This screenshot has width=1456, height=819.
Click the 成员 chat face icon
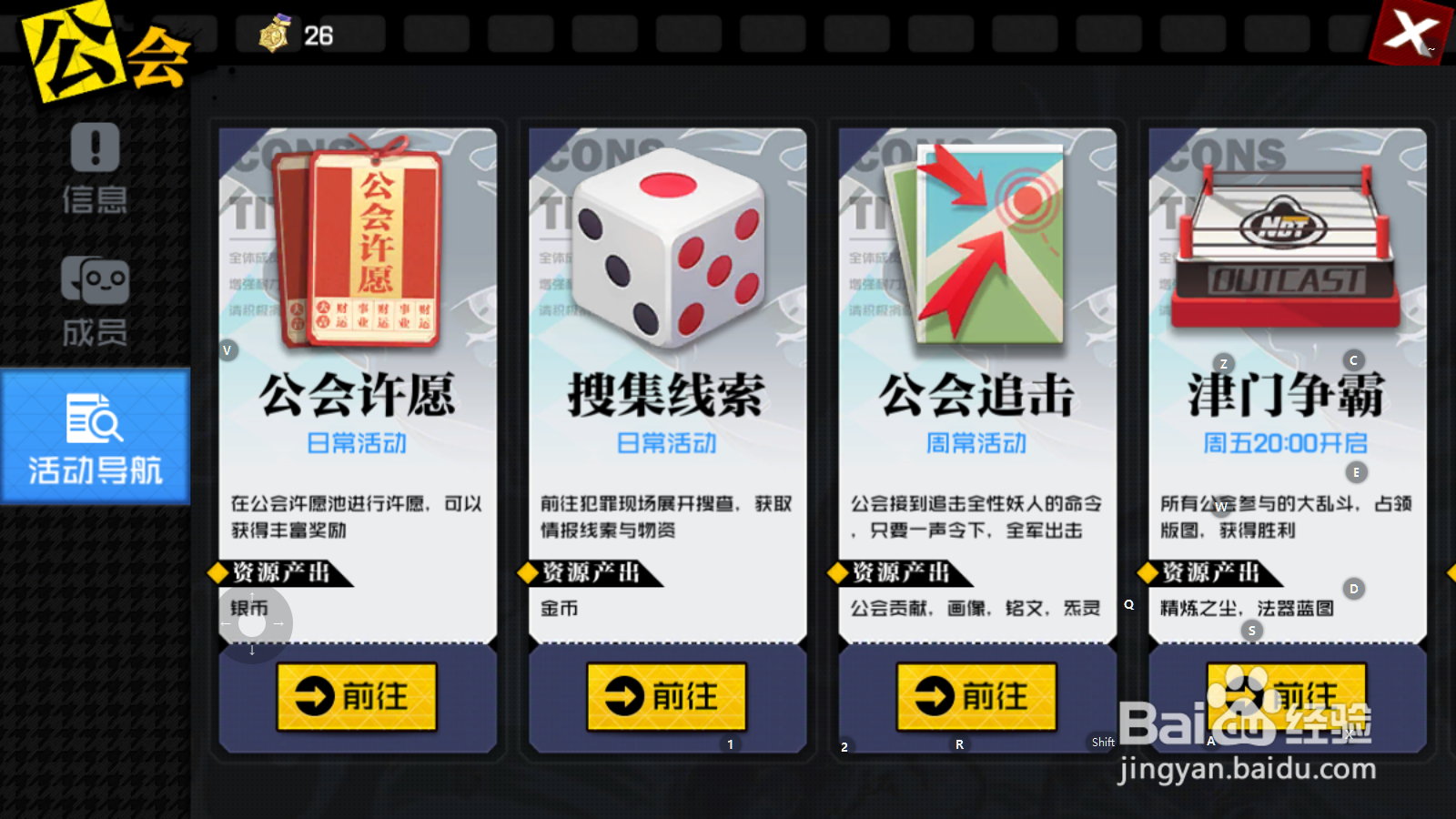click(96, 278)
